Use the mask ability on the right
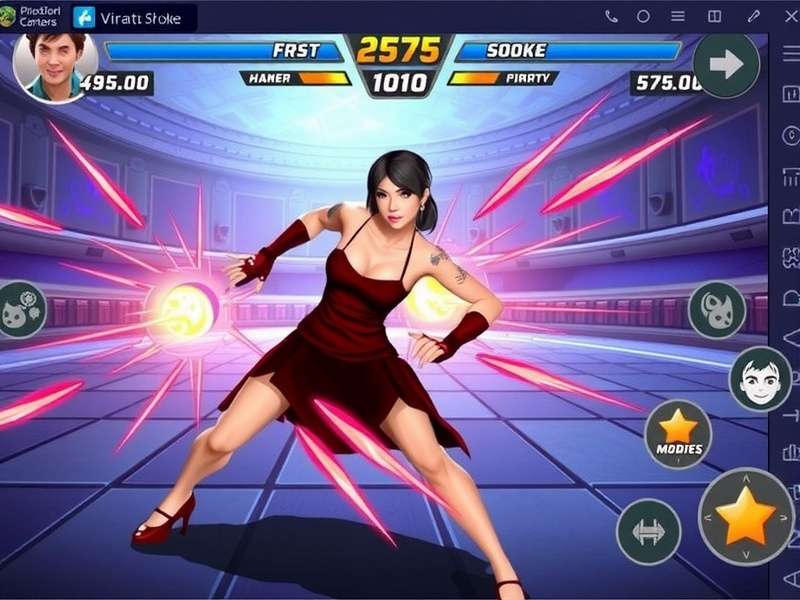The image size is (800, 600). (716, 310)
